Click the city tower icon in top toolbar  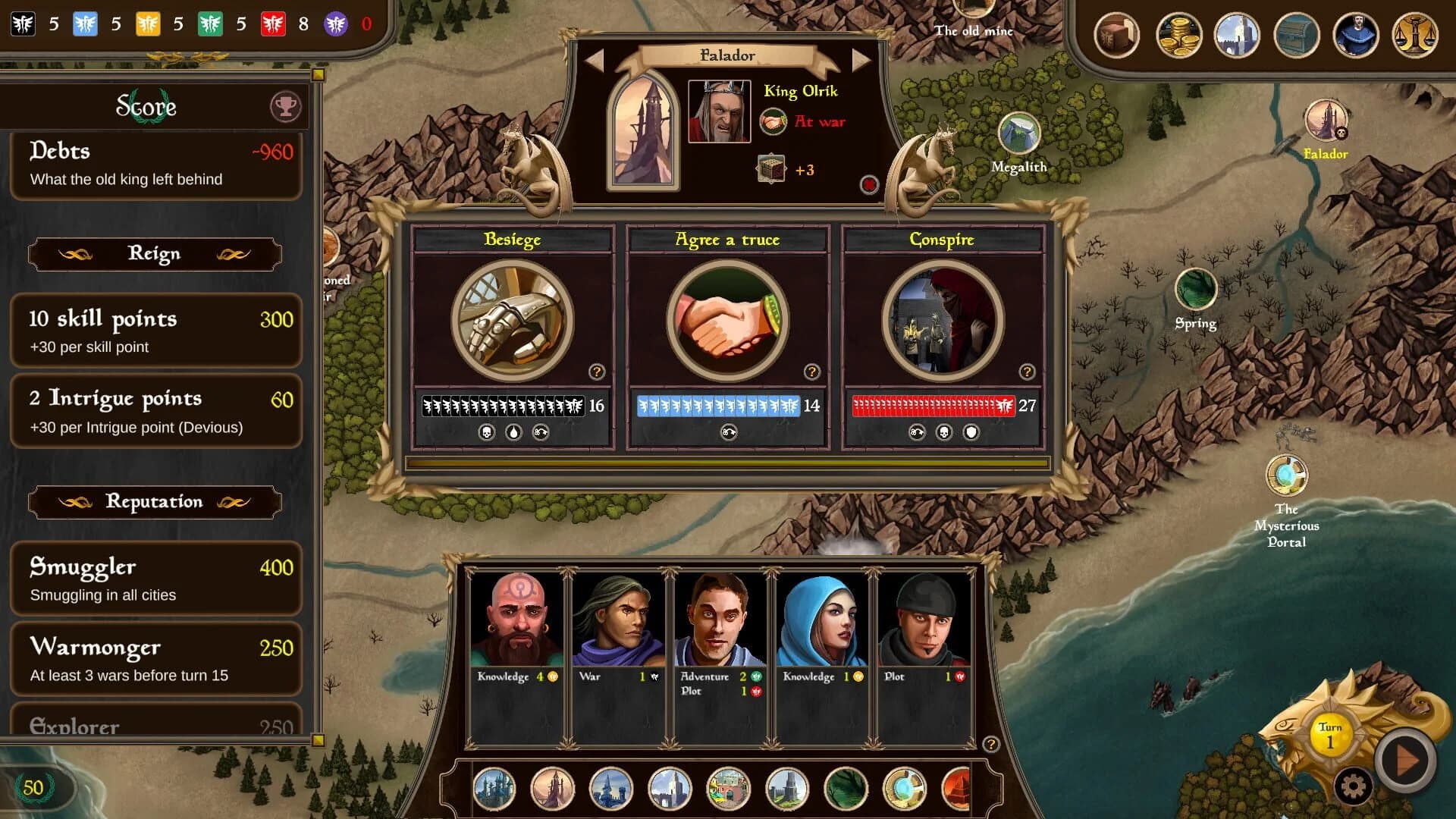tap(1237, 34)
